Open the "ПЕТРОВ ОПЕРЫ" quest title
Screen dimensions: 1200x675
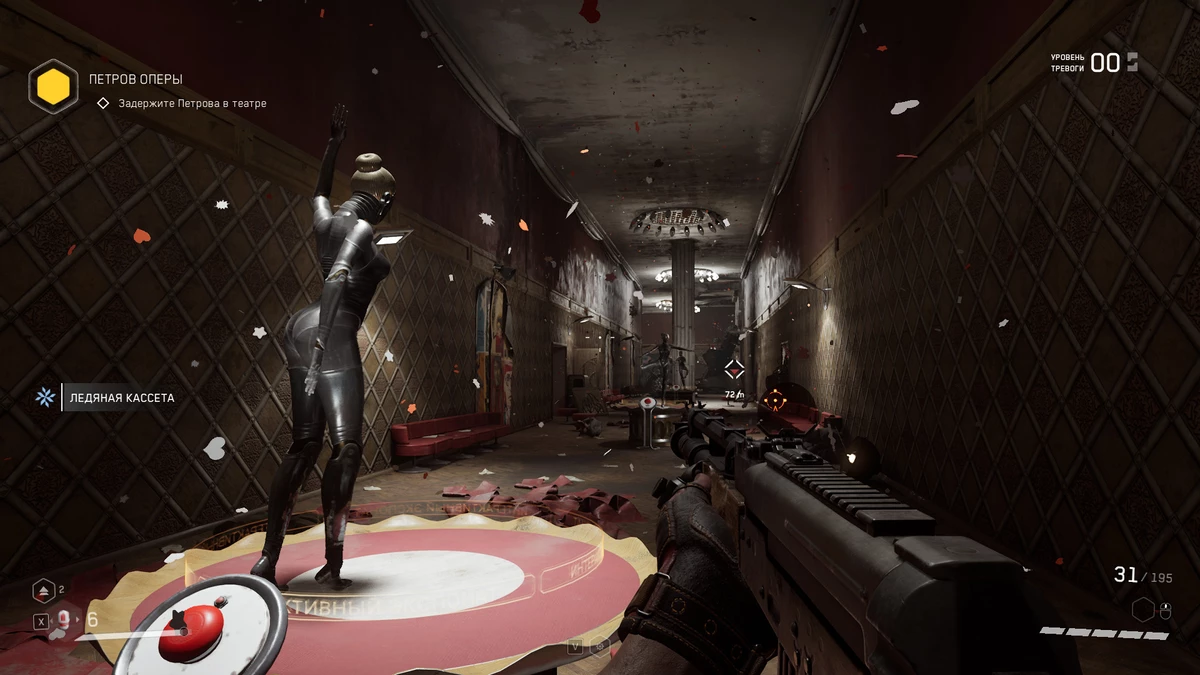click(x=135, y=79)
